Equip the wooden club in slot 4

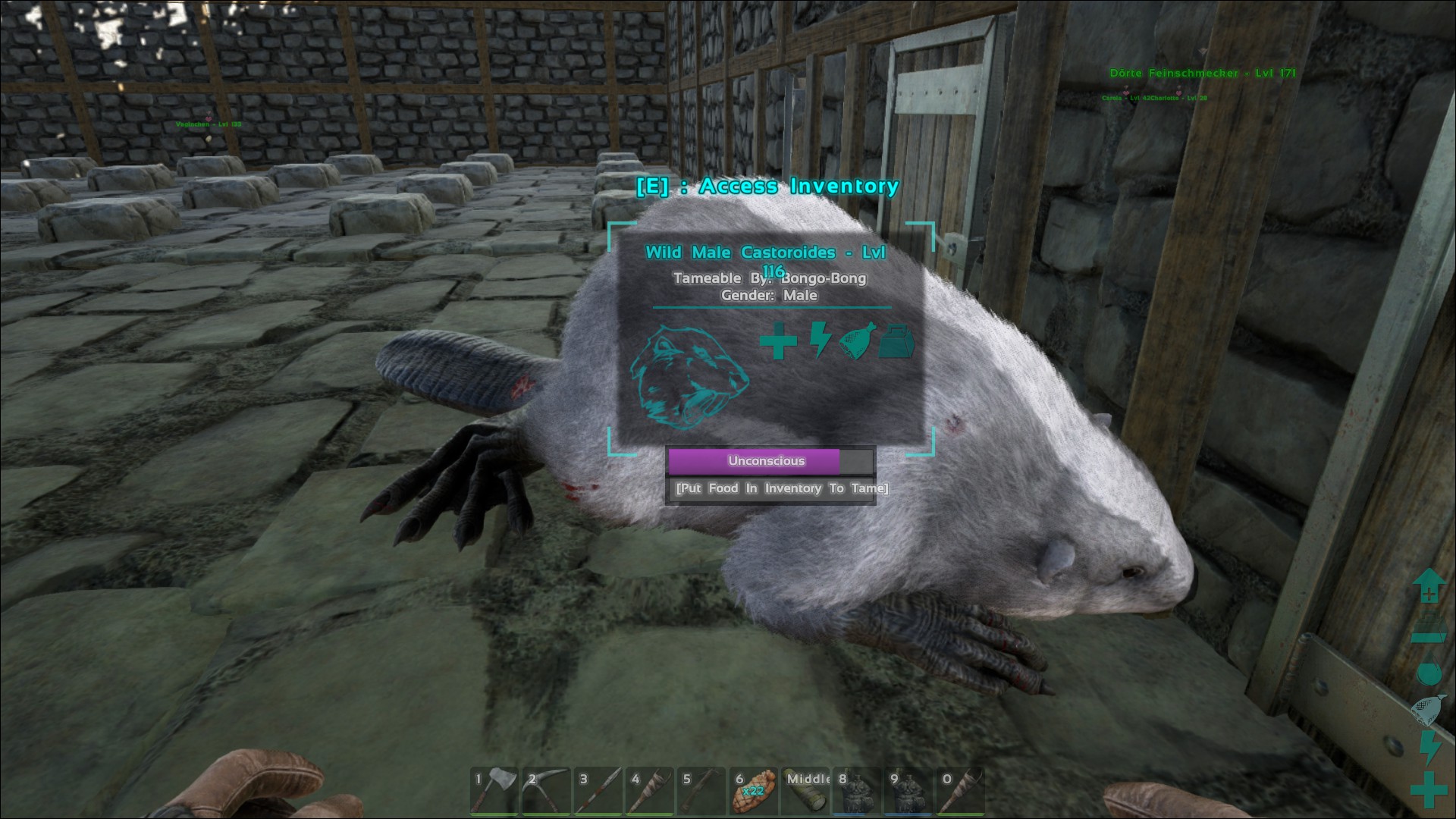tap(650, 790)
